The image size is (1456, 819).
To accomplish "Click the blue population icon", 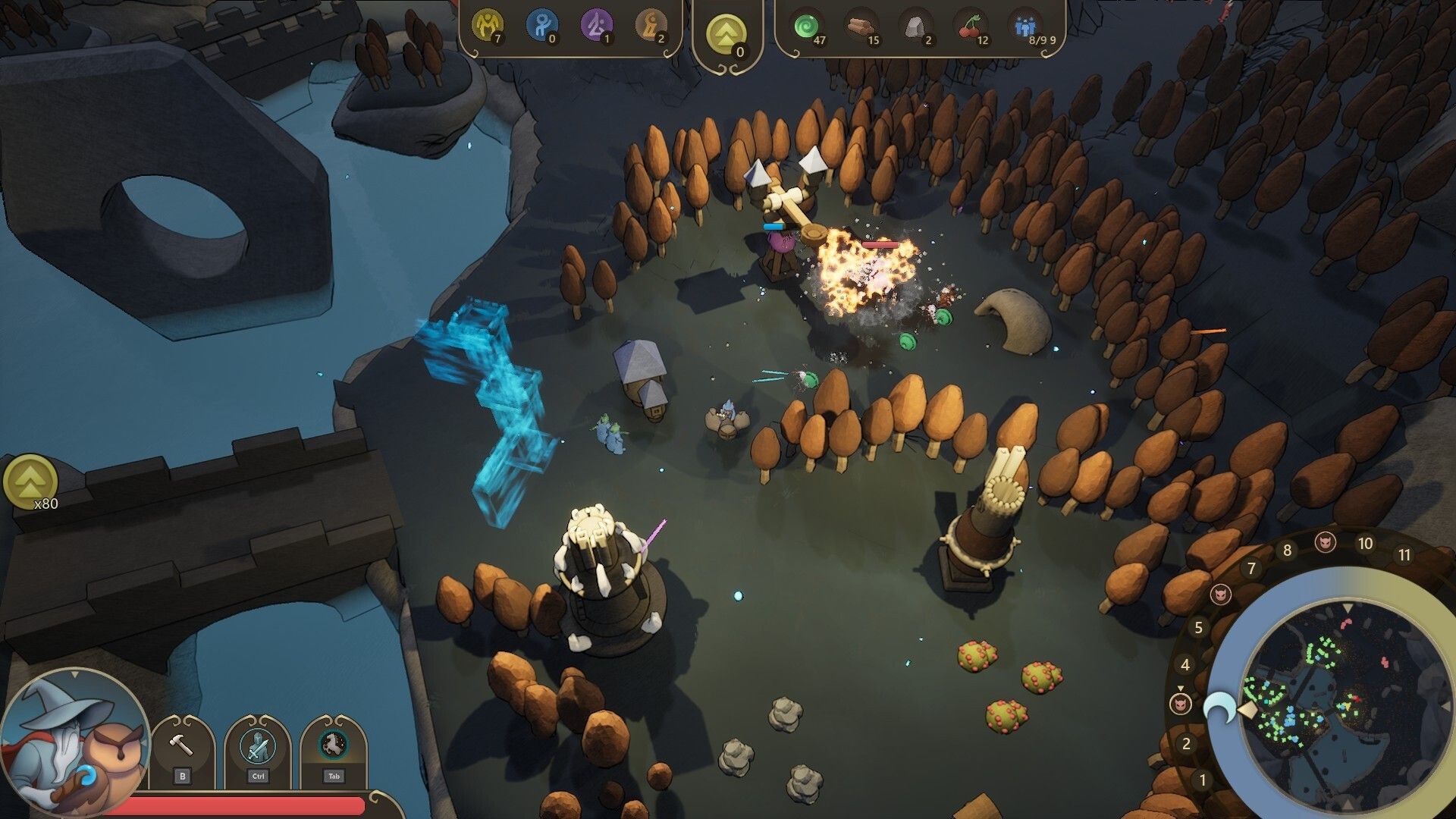I will click(1025, 27).
